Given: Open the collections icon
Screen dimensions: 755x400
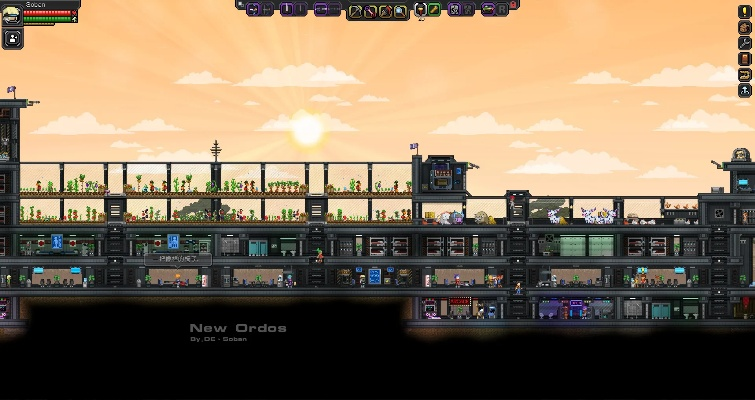Looking at the screenshot, I should (x=745, y=75).
